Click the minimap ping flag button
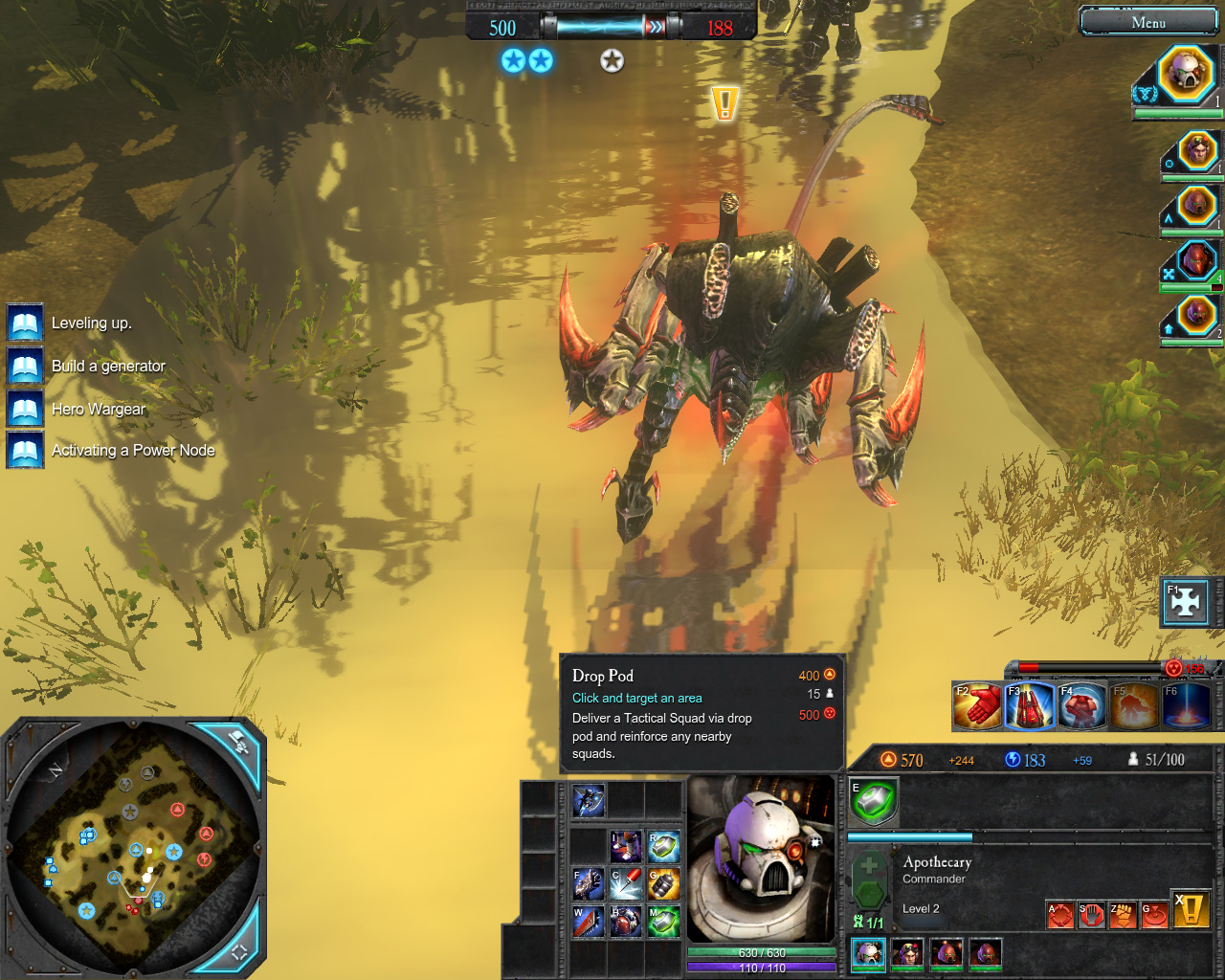 coord(236,742)
